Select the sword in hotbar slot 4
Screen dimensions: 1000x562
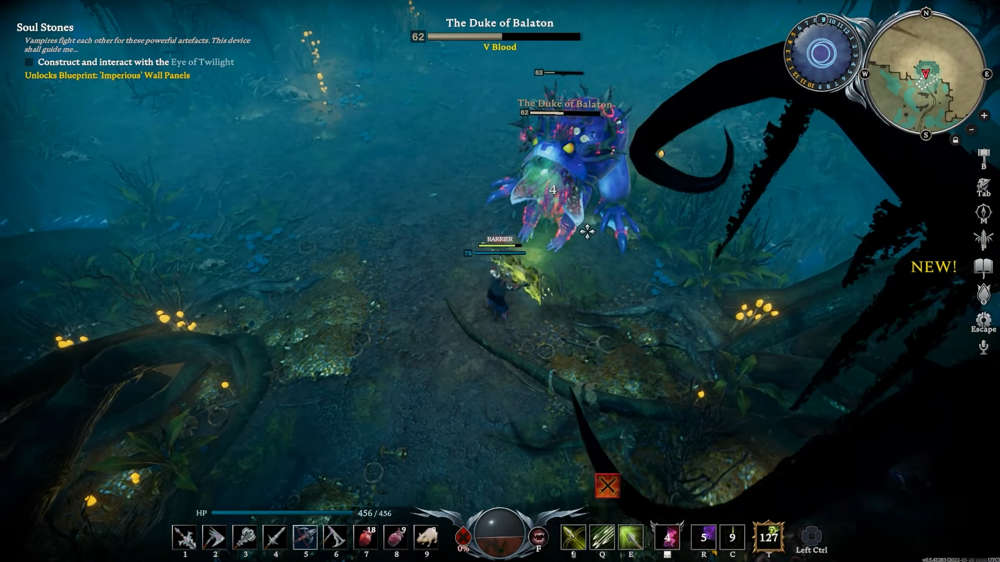point(275,537)
